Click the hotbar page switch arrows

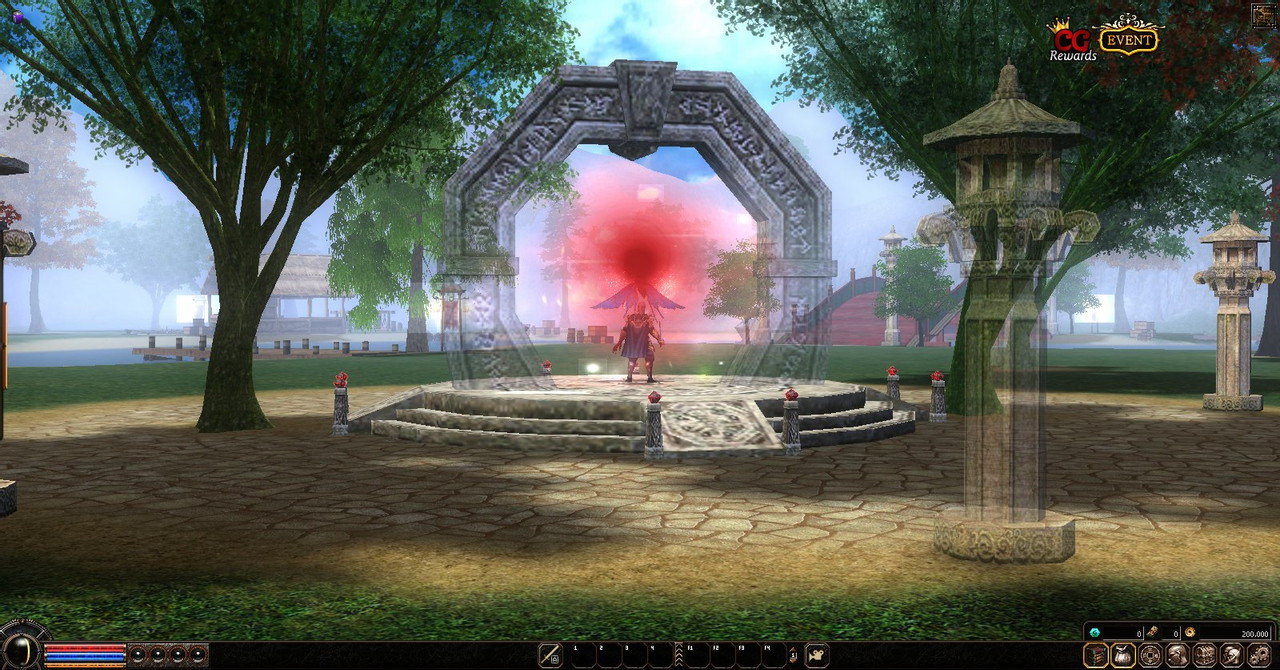794,656
